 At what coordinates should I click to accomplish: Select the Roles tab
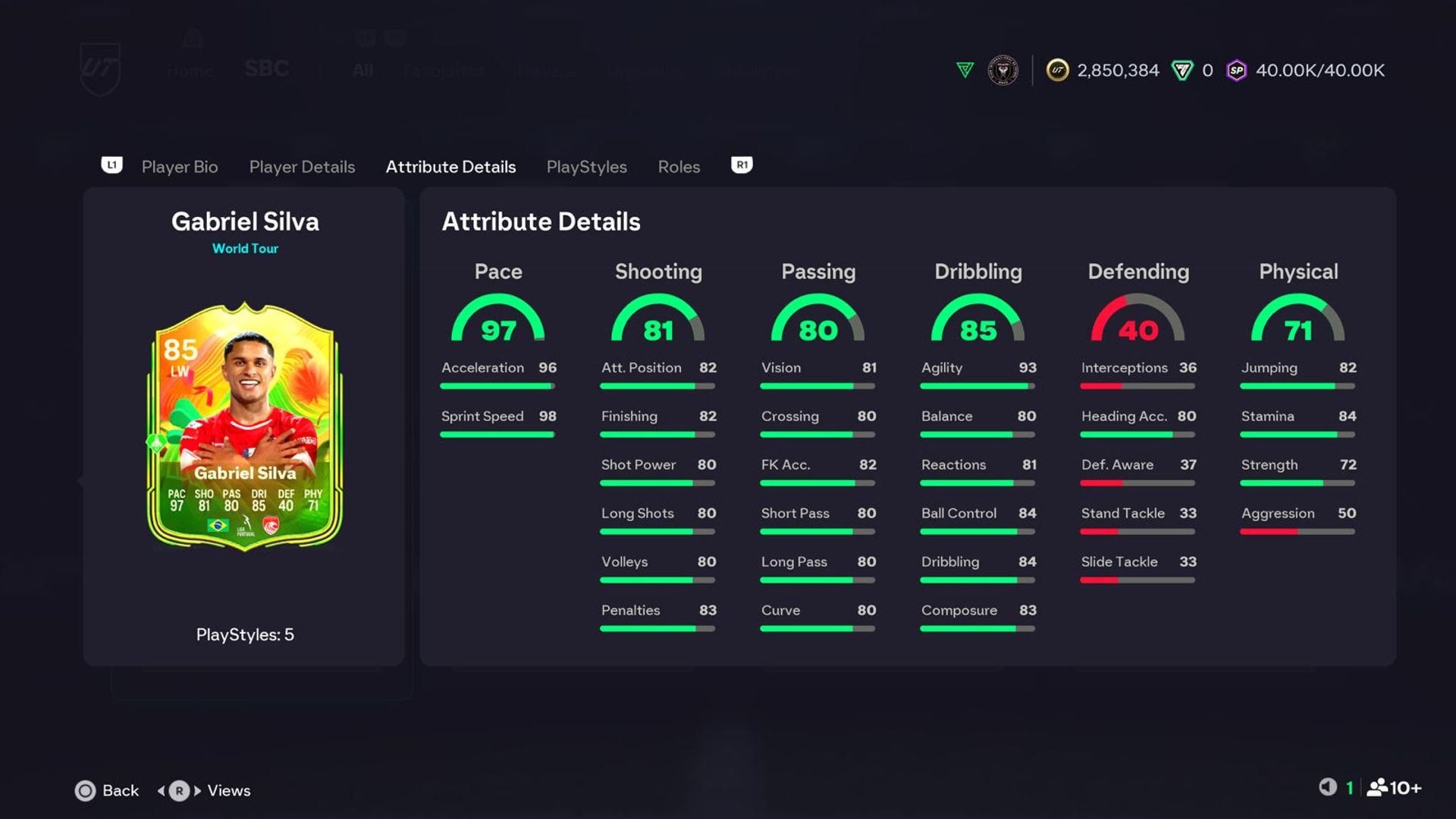(678, 167)
